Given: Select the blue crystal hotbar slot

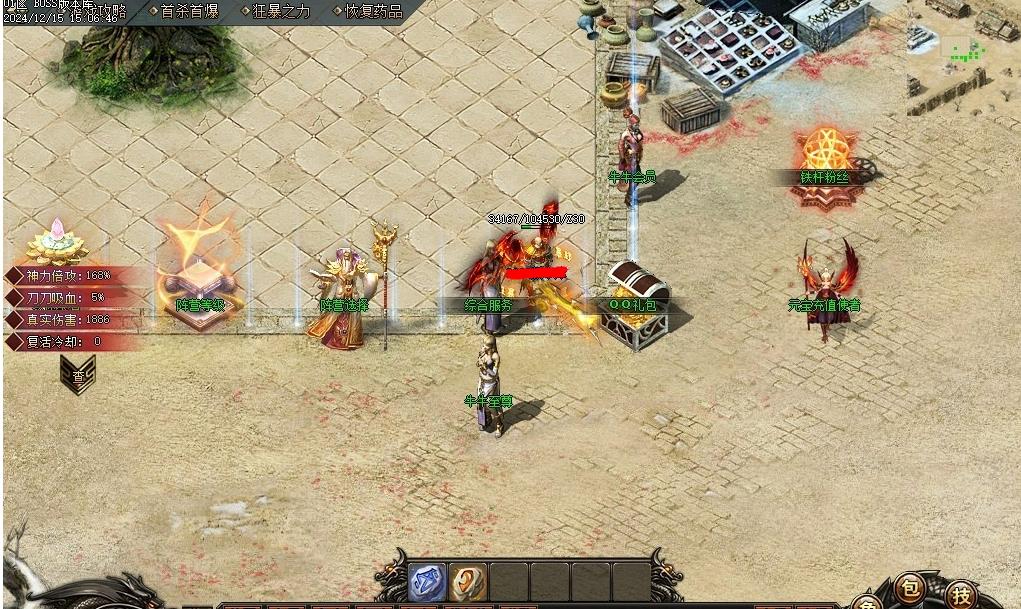Looking at the screenshot, I should (427, 582).
